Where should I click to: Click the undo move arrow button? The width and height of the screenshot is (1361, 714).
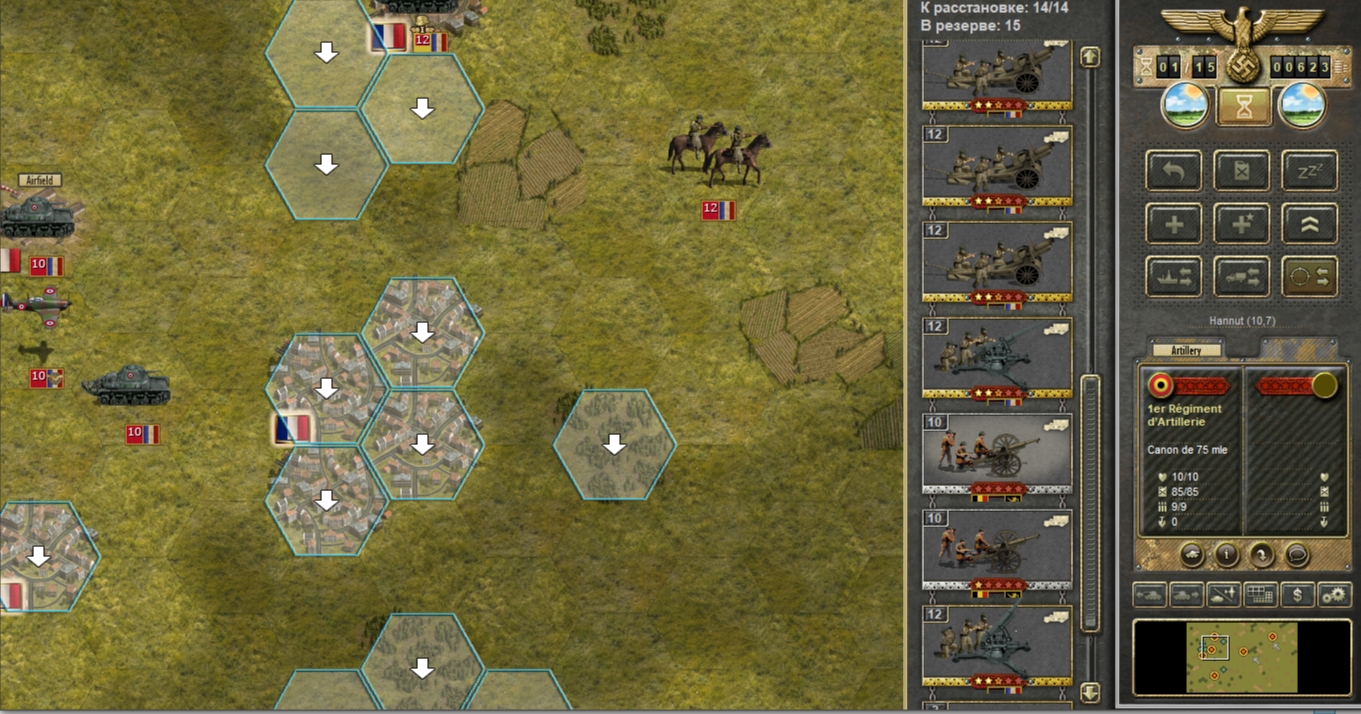point(1174,170)
